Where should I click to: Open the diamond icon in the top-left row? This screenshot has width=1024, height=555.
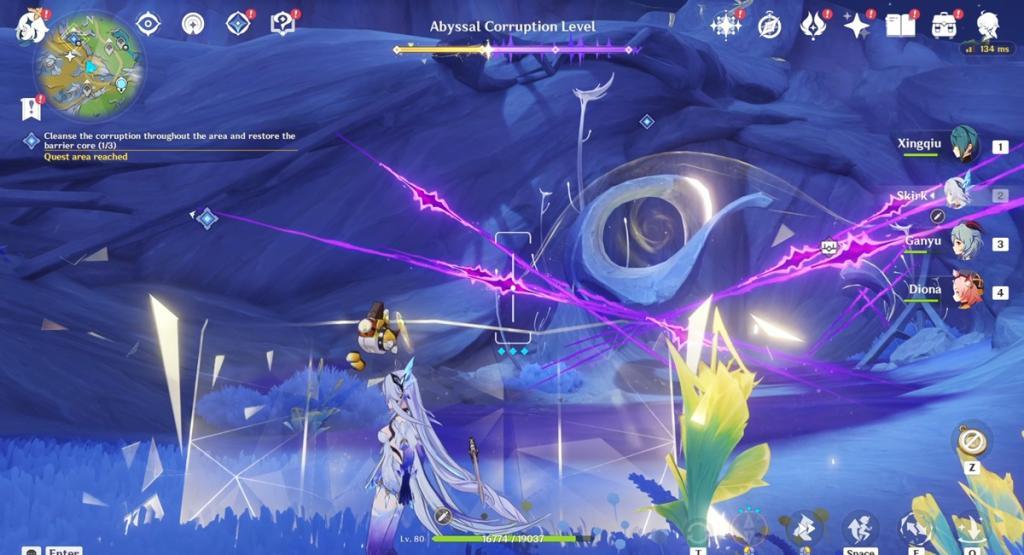pos(238,23)
